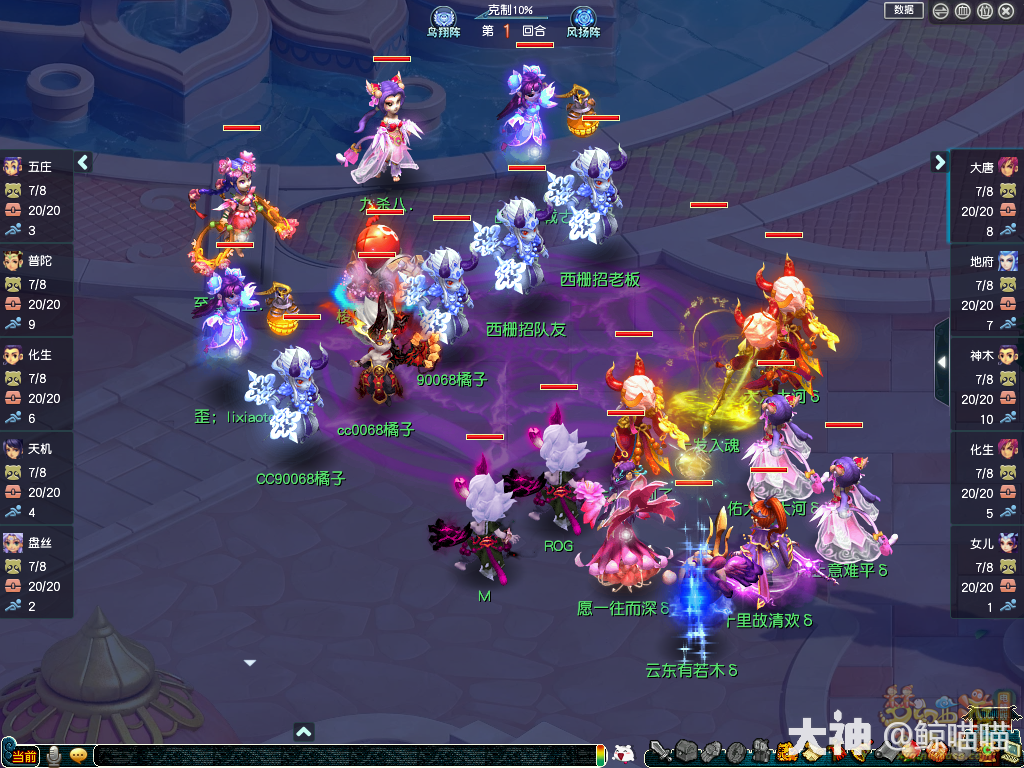Toggle the 血 health display button
Image resolution: width=1024 pixels, height=768 pixels.
pos(963,11)
